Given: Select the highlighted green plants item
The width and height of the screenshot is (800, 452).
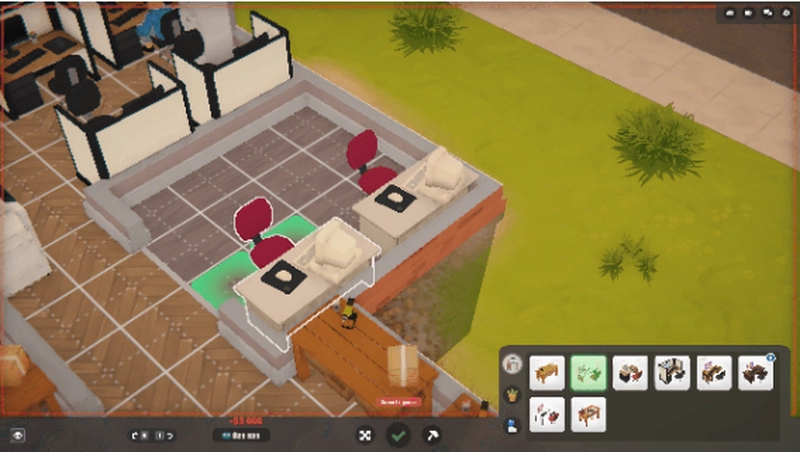Looking at the screenshot, I should [588, 372].
